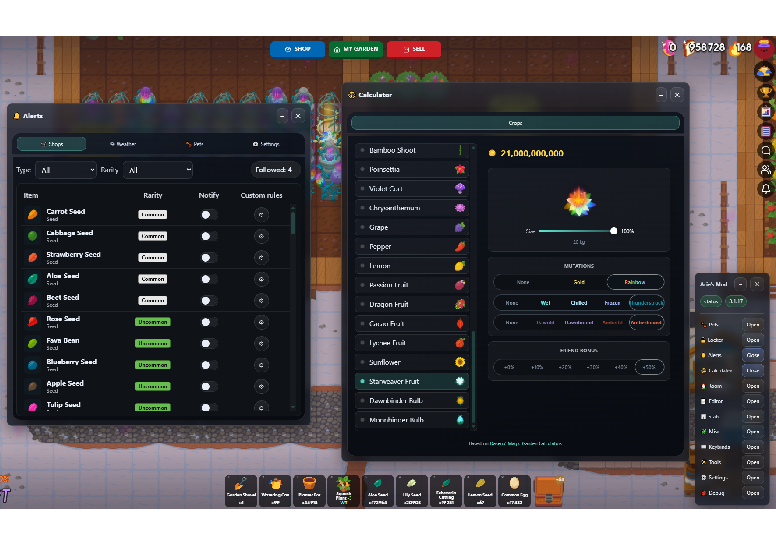Open the Type filter dropdown
Viewport: 776px width, 544px height.
(65, 170)
